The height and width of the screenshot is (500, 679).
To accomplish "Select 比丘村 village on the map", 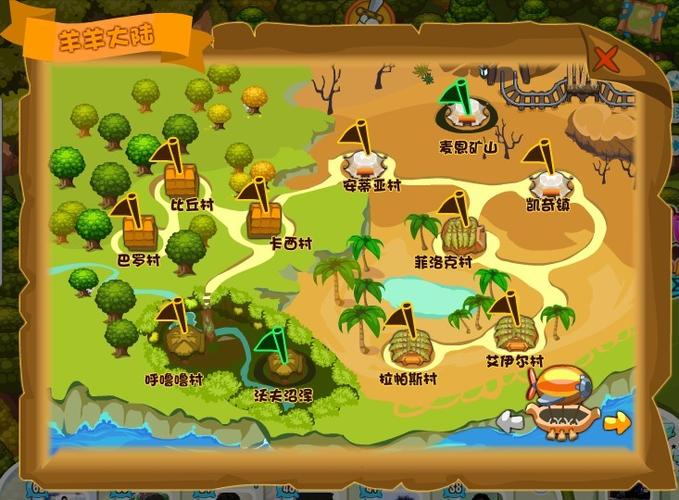I will coord(181,180).
